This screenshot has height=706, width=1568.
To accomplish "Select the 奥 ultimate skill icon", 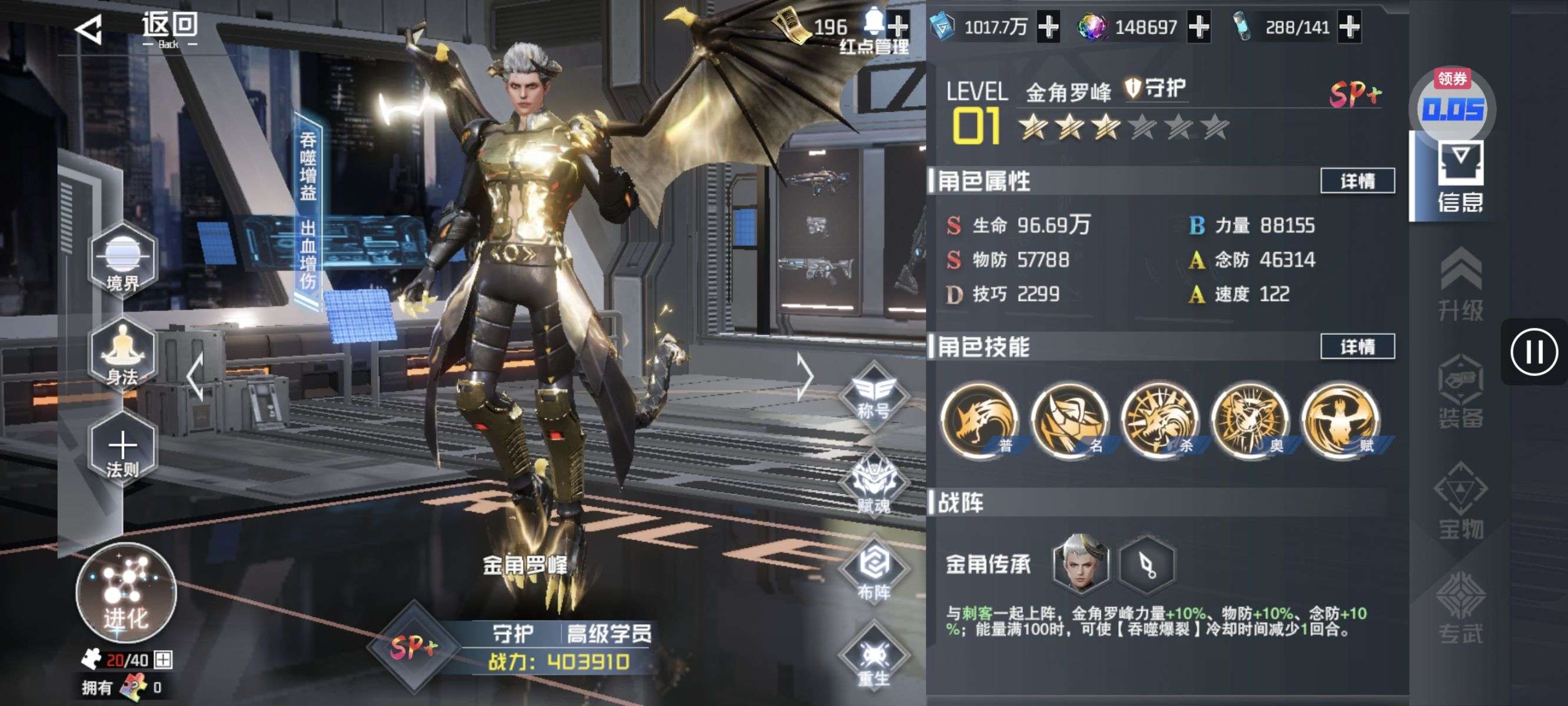I will (1250, 420).
